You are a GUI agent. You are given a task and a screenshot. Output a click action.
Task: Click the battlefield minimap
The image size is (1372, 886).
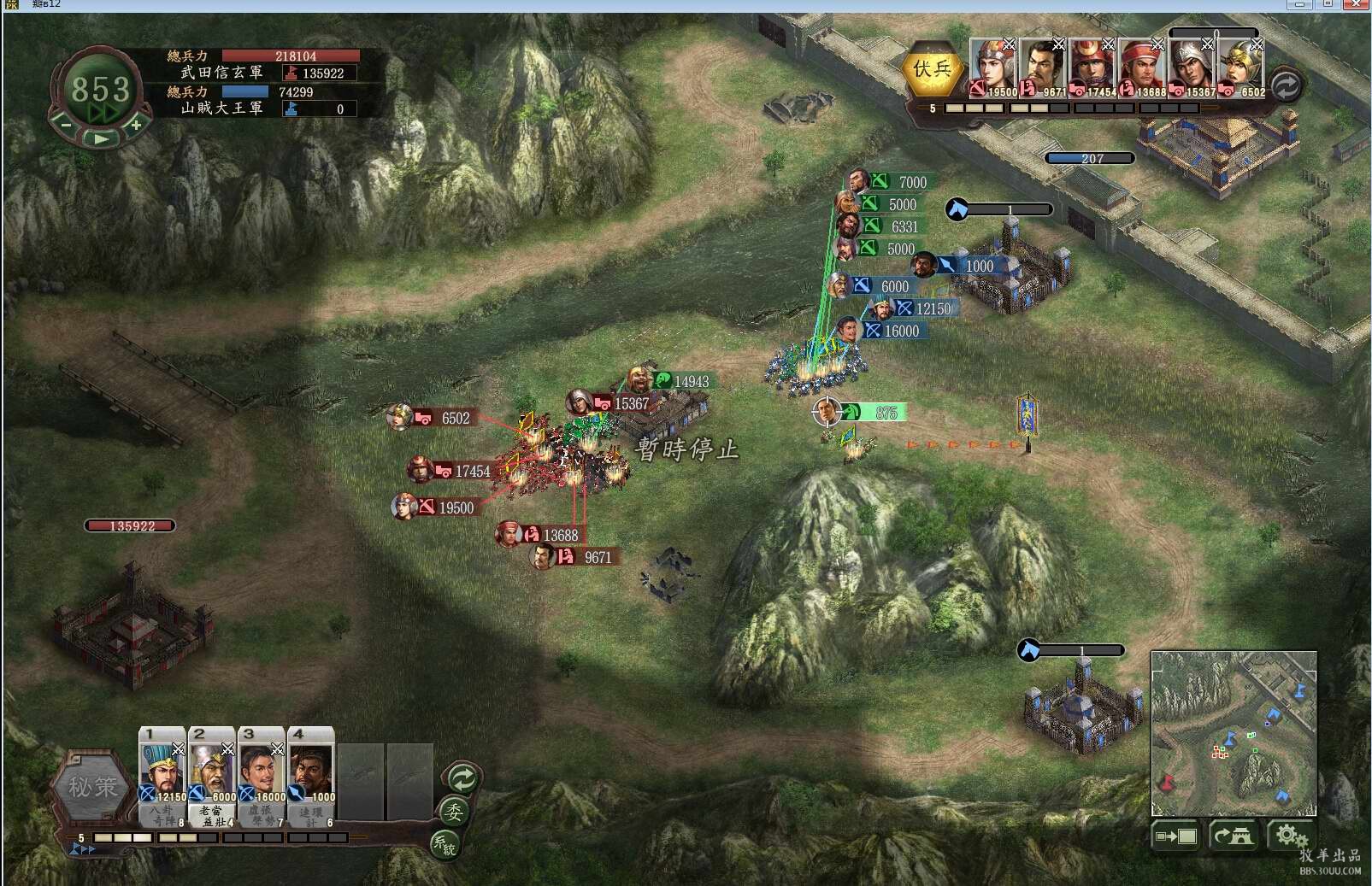(x=1234, y=733)
